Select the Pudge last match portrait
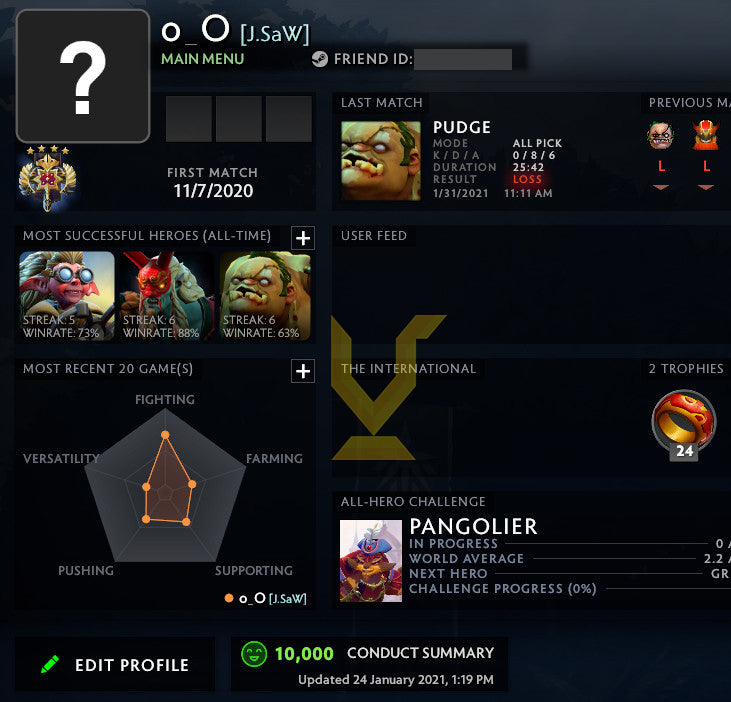 pos(381,161)
